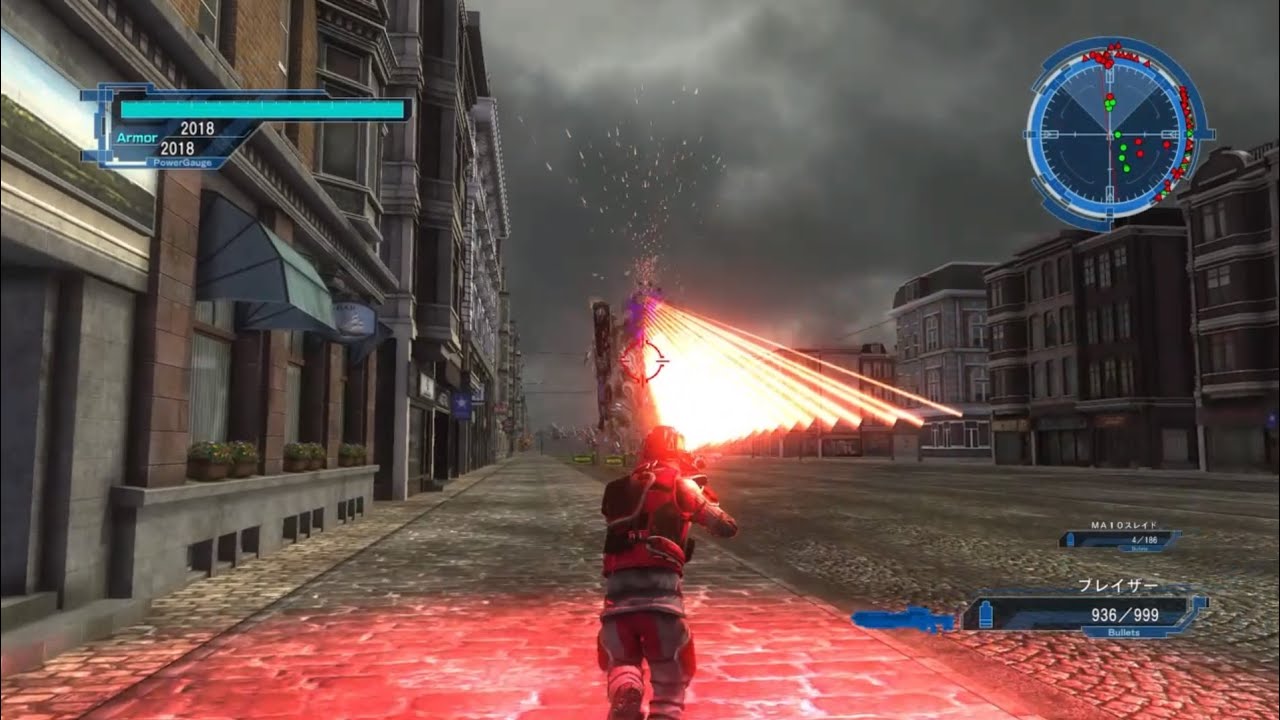The image size is (1280, 720).
Task: Click the vertical ammo cartridge icon beside 4/186
Action: click(1070, 539)
